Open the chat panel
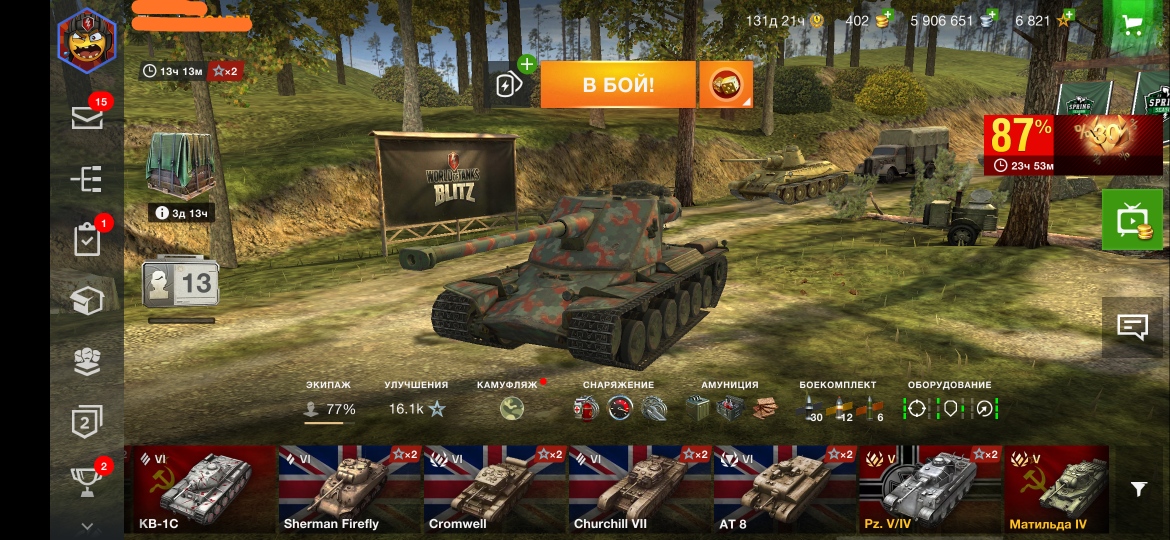The image size is (1170, 540). coord(1132,327)
